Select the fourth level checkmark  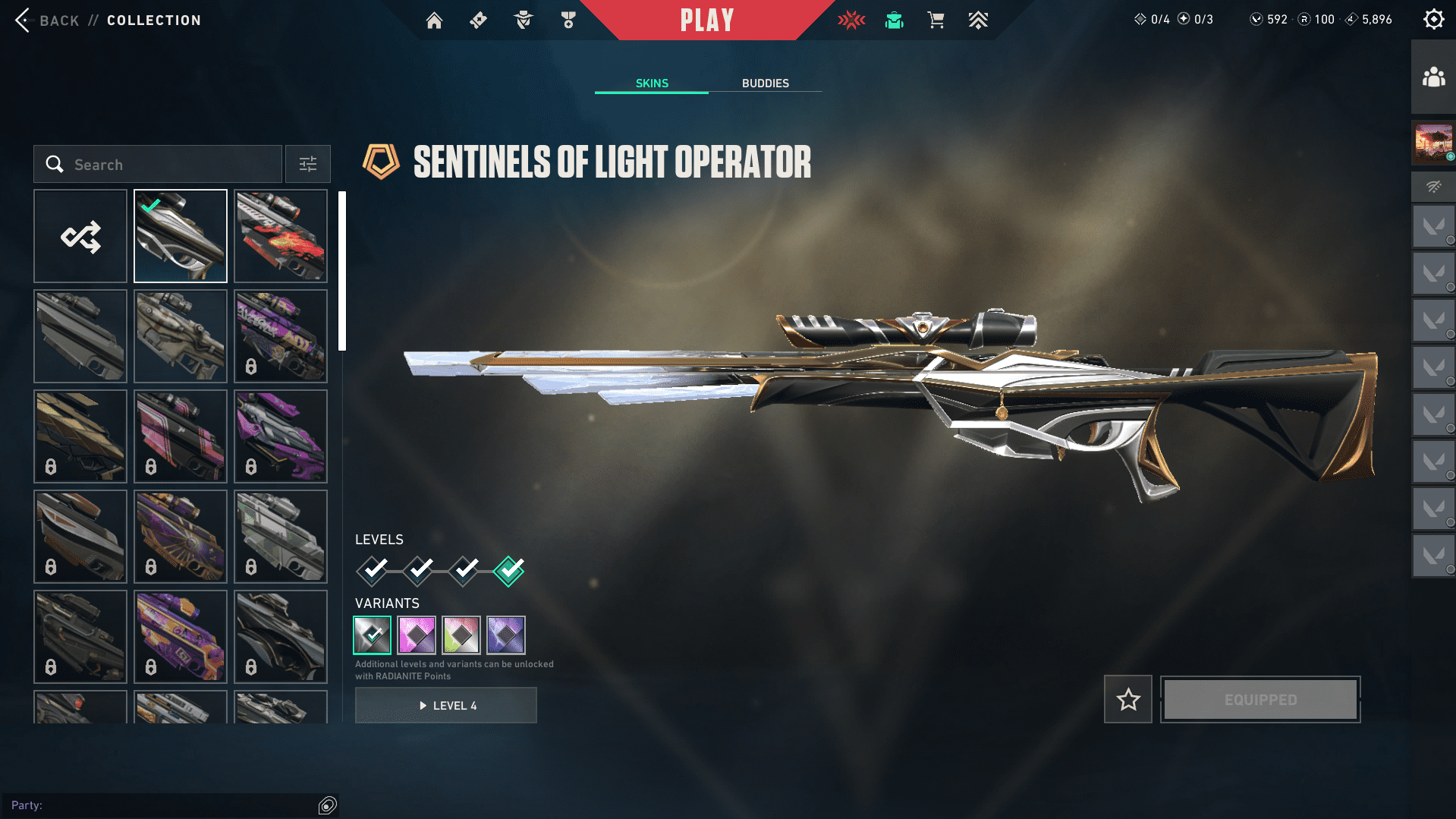pos(508,570)
